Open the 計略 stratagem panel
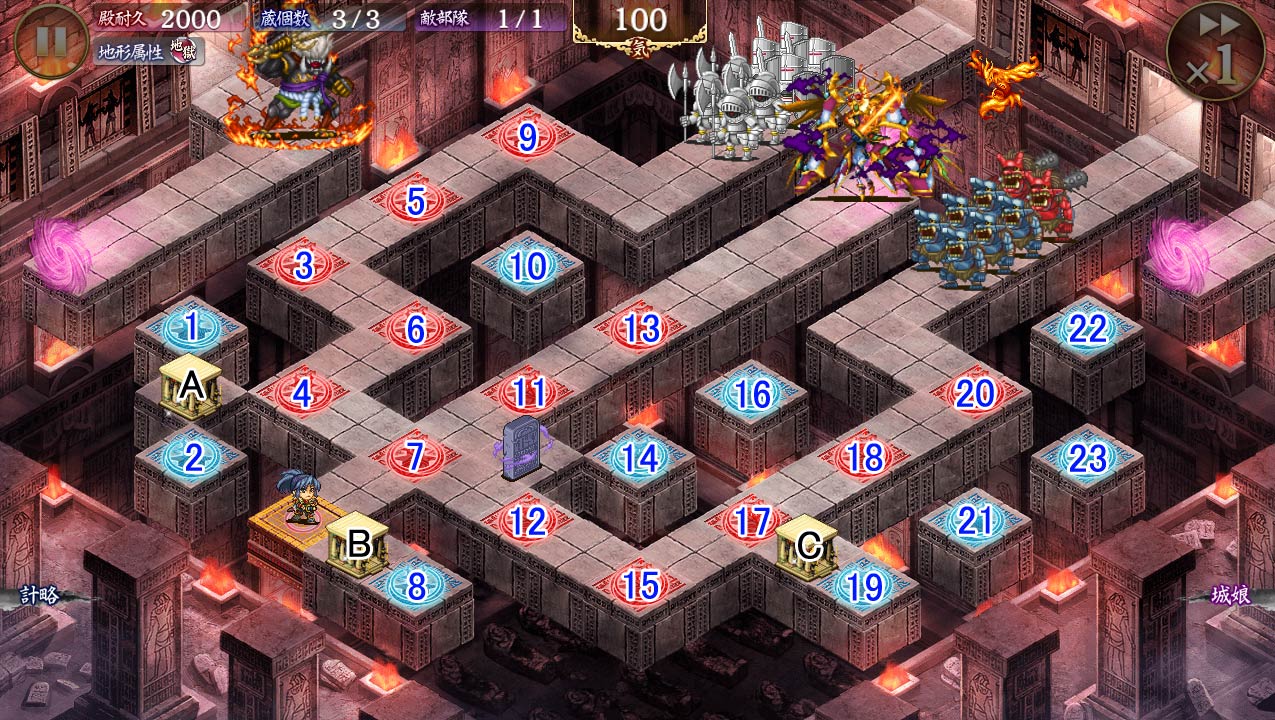The width and height of the screenshot is (1275, 720). click(x=39, y=595)
